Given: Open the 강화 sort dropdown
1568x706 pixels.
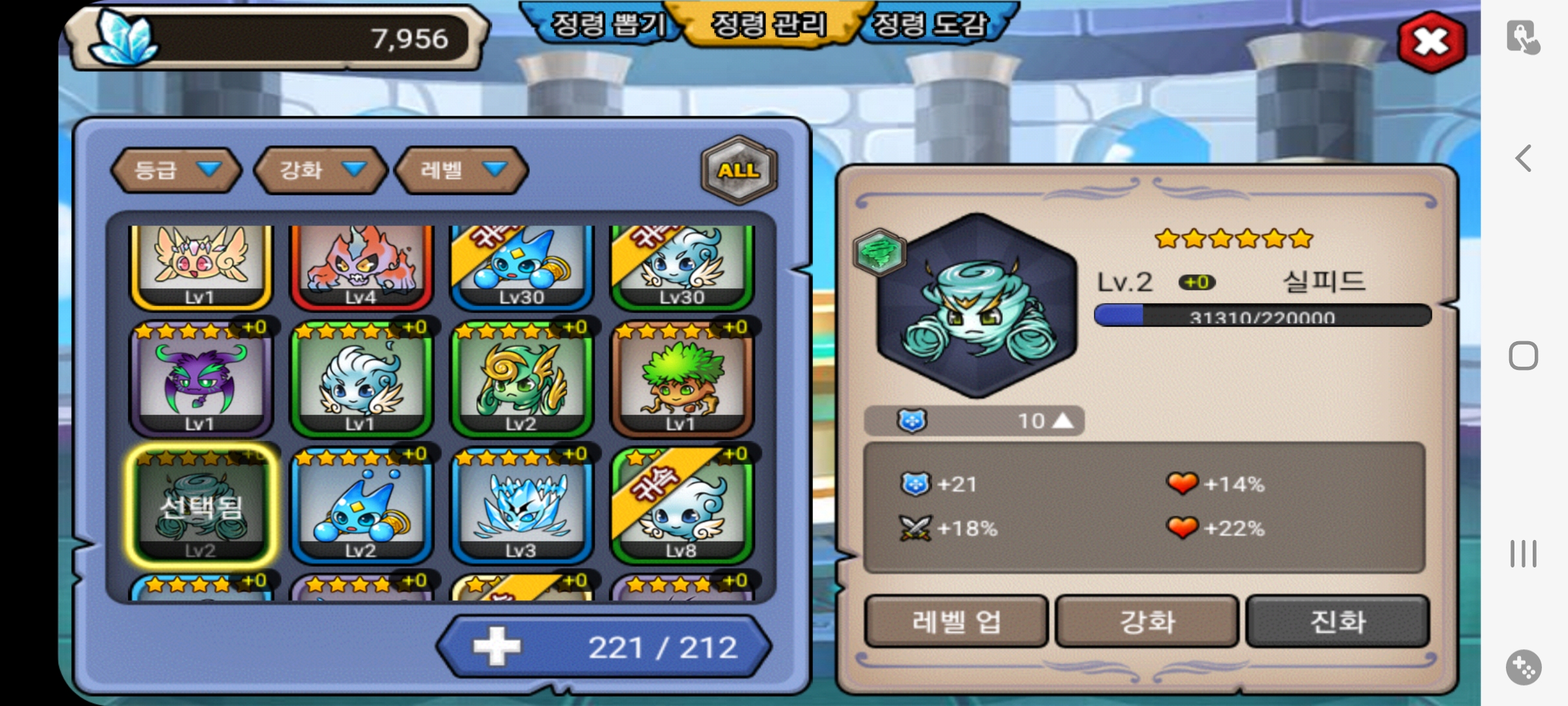Looking at the screenshot, I should [321, 171].
